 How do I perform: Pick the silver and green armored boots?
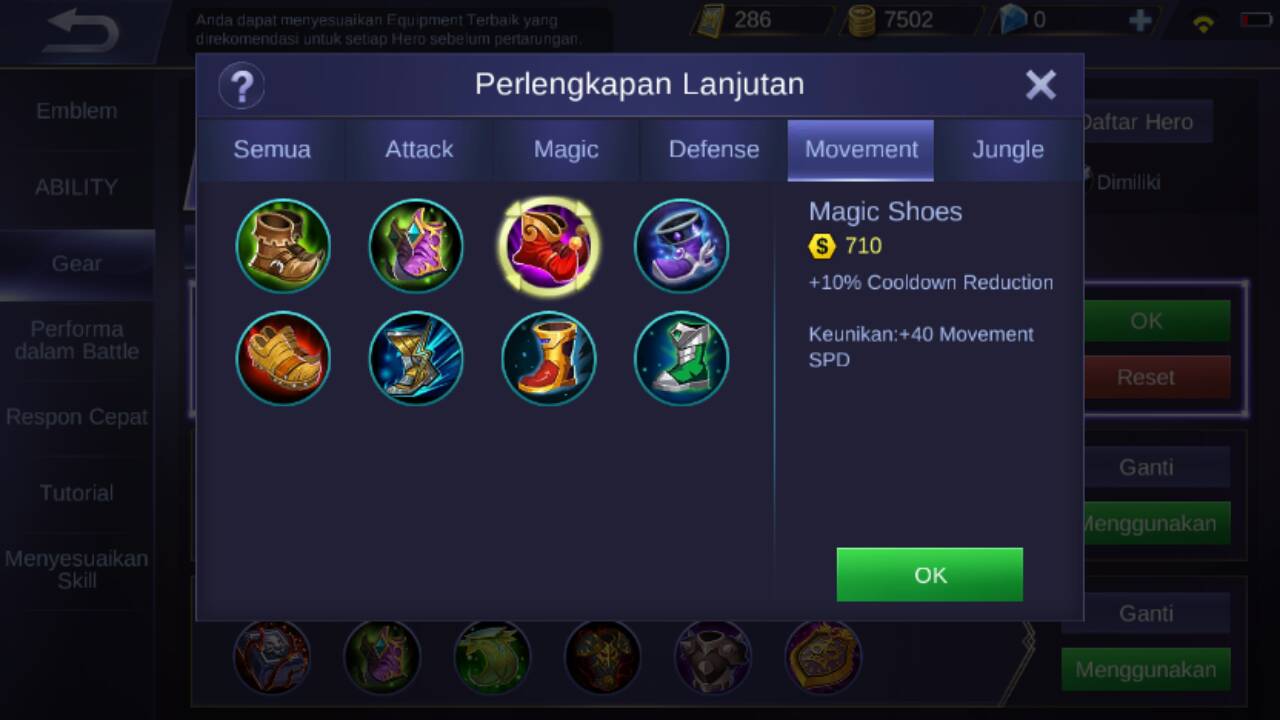[681, 358]
